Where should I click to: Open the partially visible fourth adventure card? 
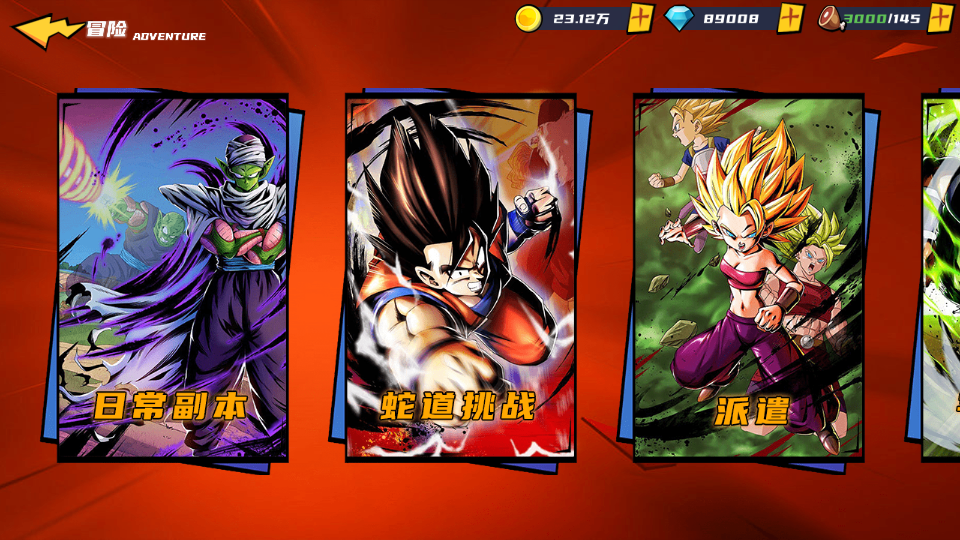point(942,278)
